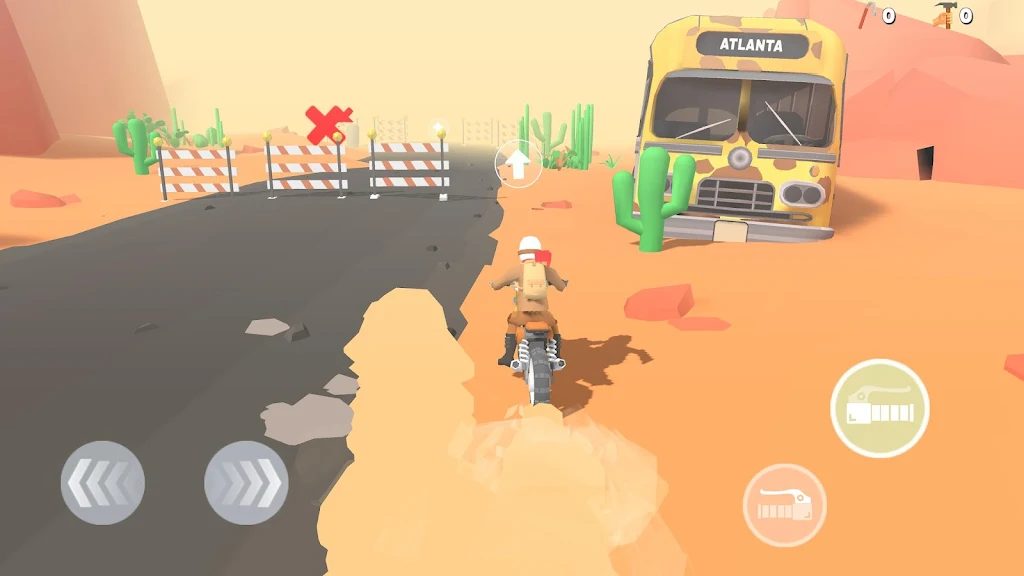Tap the orange brake lever button
1024x576 pixels.
(x=784, y=505)
